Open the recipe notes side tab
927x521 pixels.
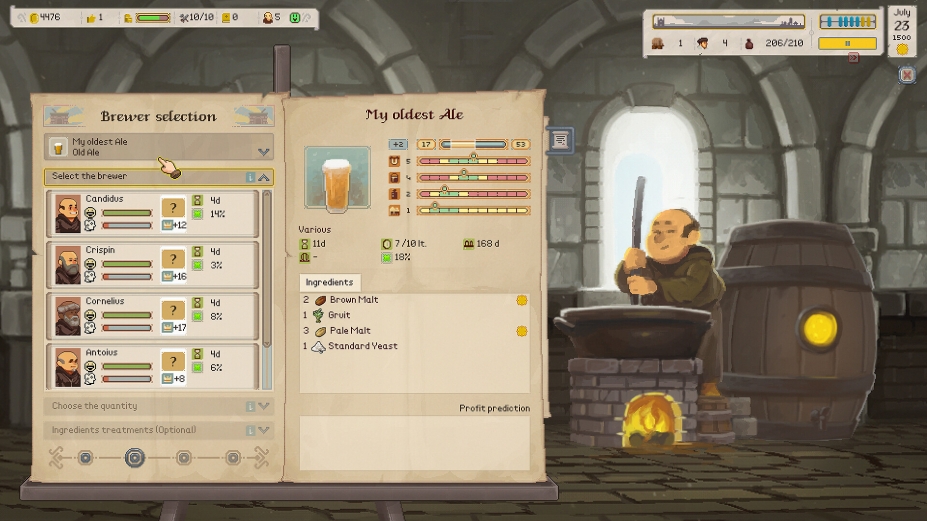560,141
